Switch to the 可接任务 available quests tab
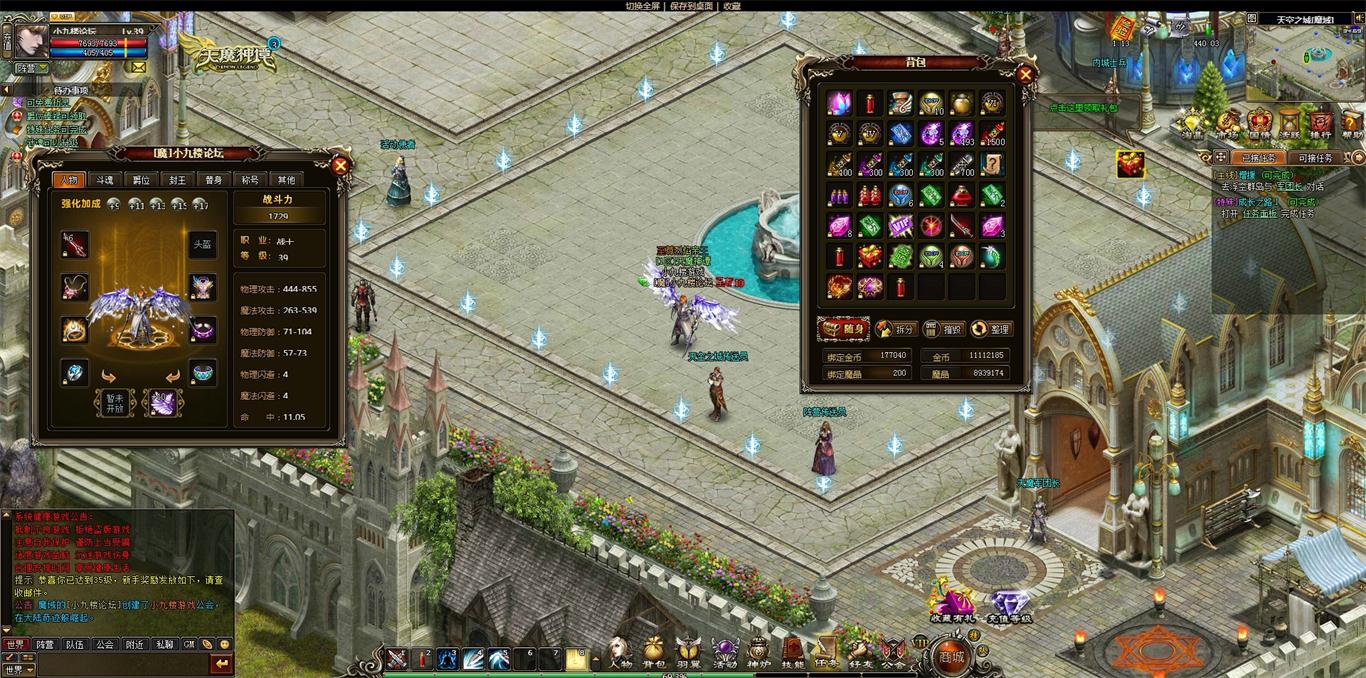1366x678 pixels. 1313,158
